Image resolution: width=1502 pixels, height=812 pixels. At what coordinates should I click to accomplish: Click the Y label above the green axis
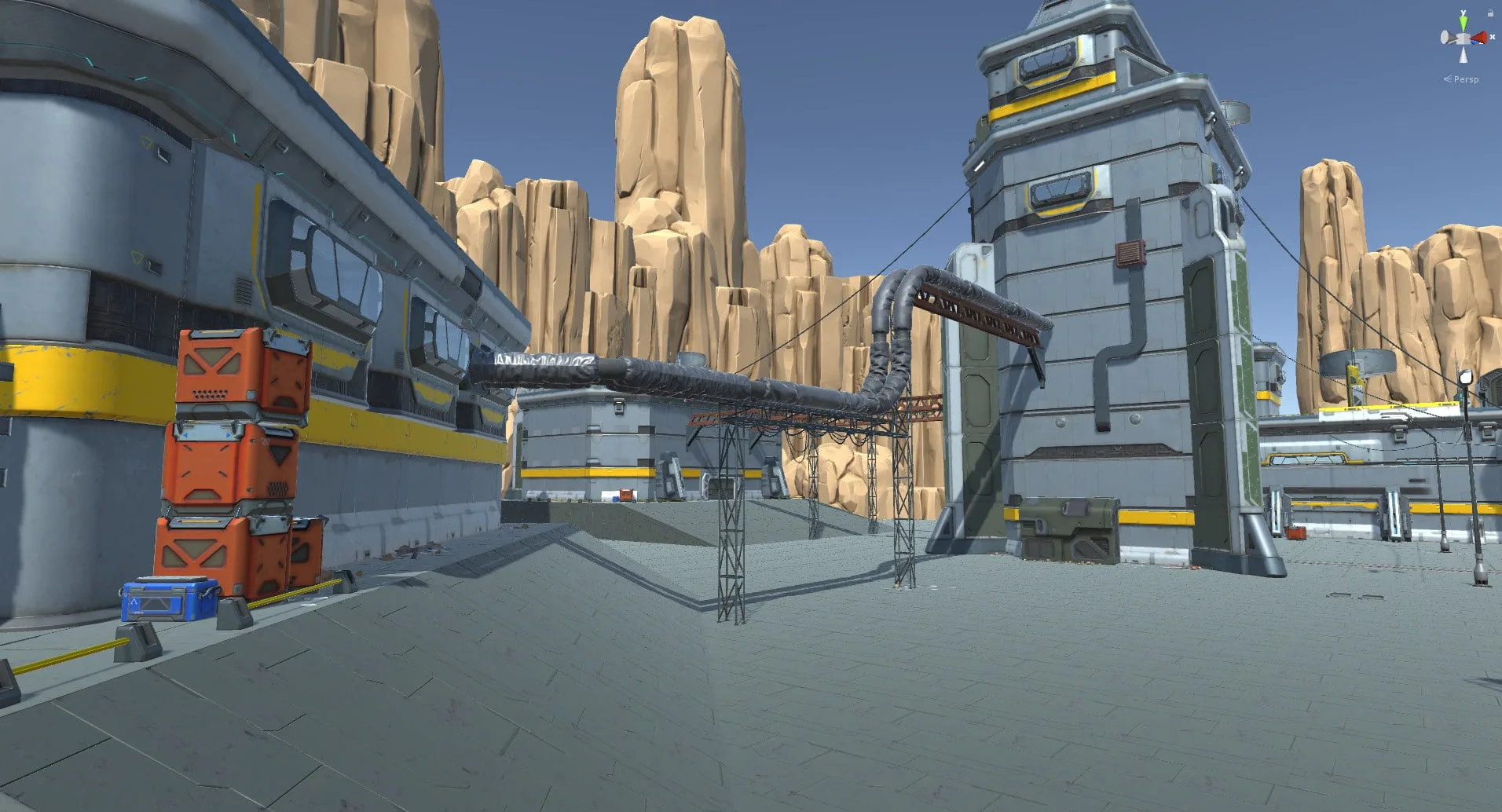pyautogui.click(x=1464, y=12)
